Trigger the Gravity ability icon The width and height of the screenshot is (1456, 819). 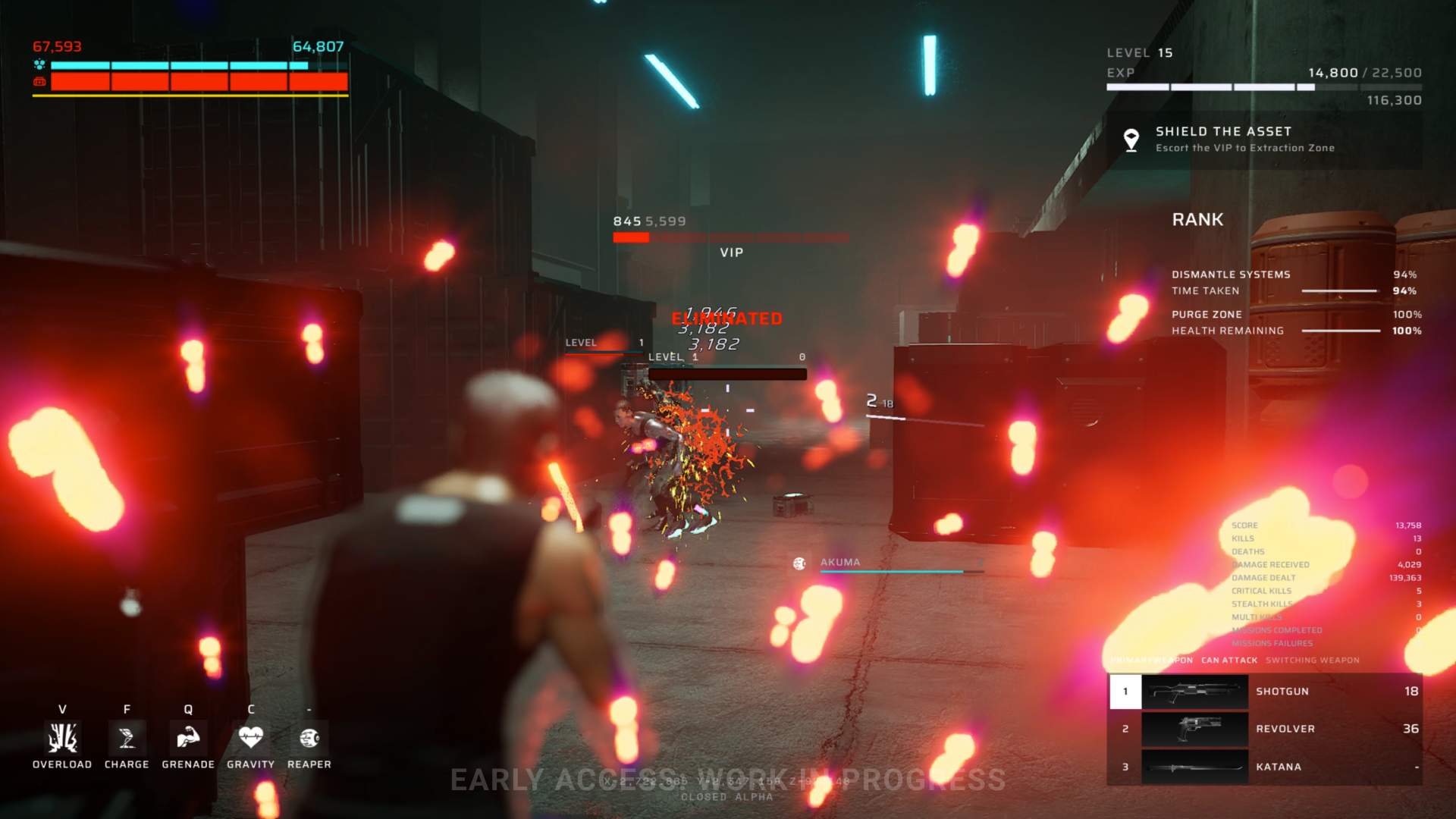251,737
